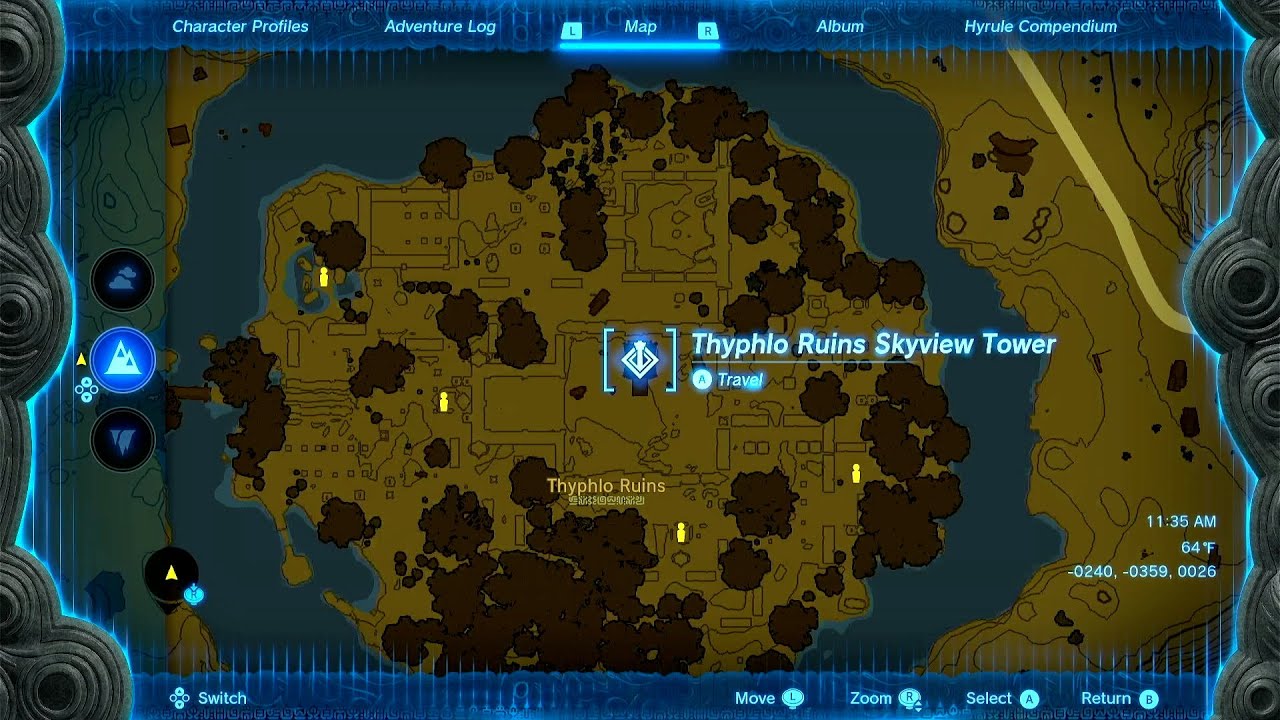Click the yellow pin marker near Thyphlo Ruins label
Viewport: 1280px width, 720px height.
680,532
